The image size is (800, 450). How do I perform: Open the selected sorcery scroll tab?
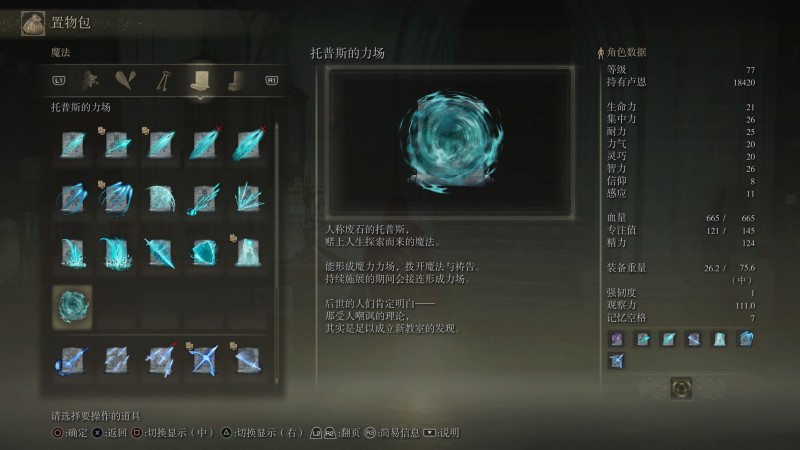[199, 81]
